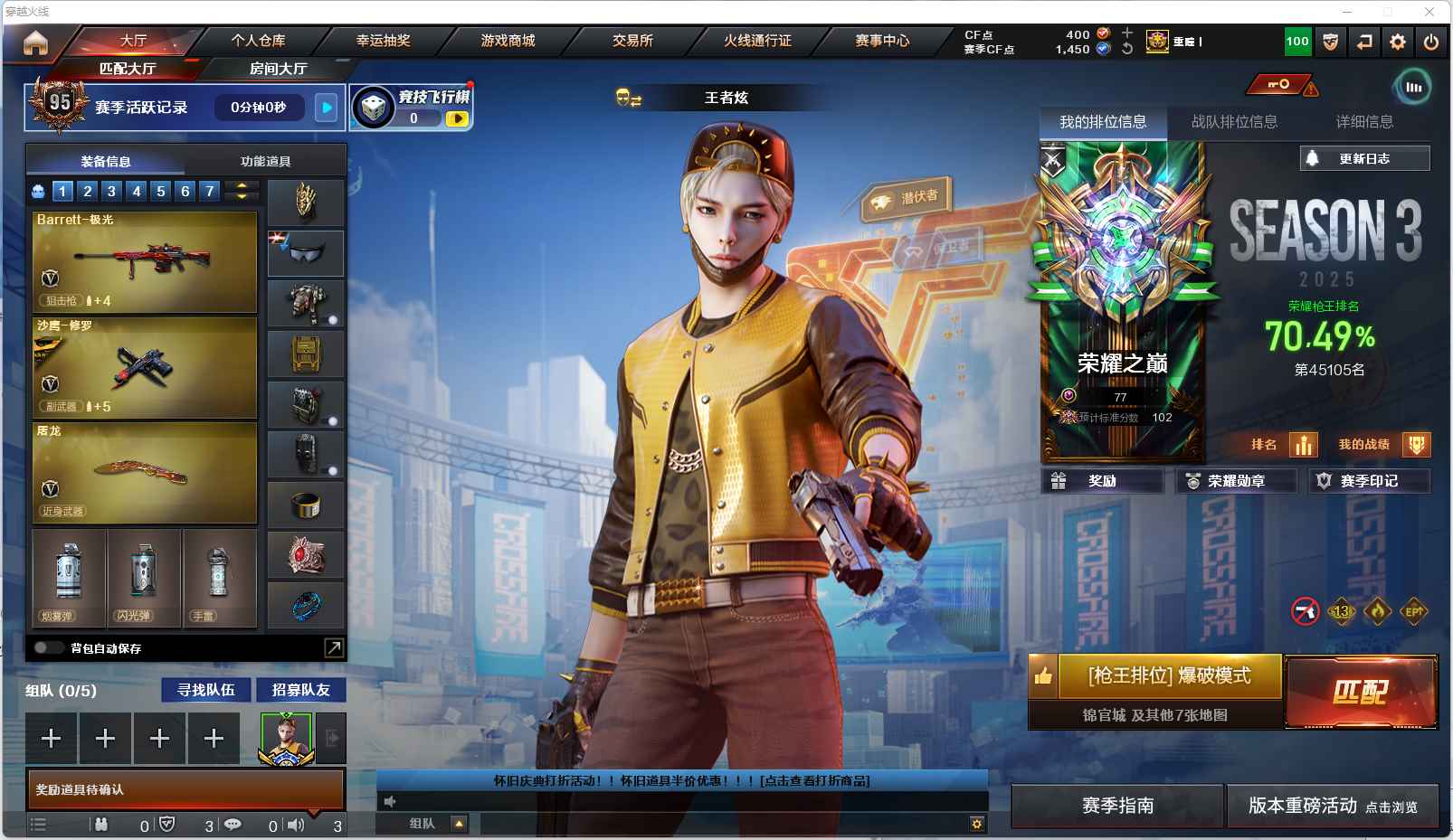Screen dimensions: 1453x840
Task: Close the game window
Action: tap(1429, 12)
